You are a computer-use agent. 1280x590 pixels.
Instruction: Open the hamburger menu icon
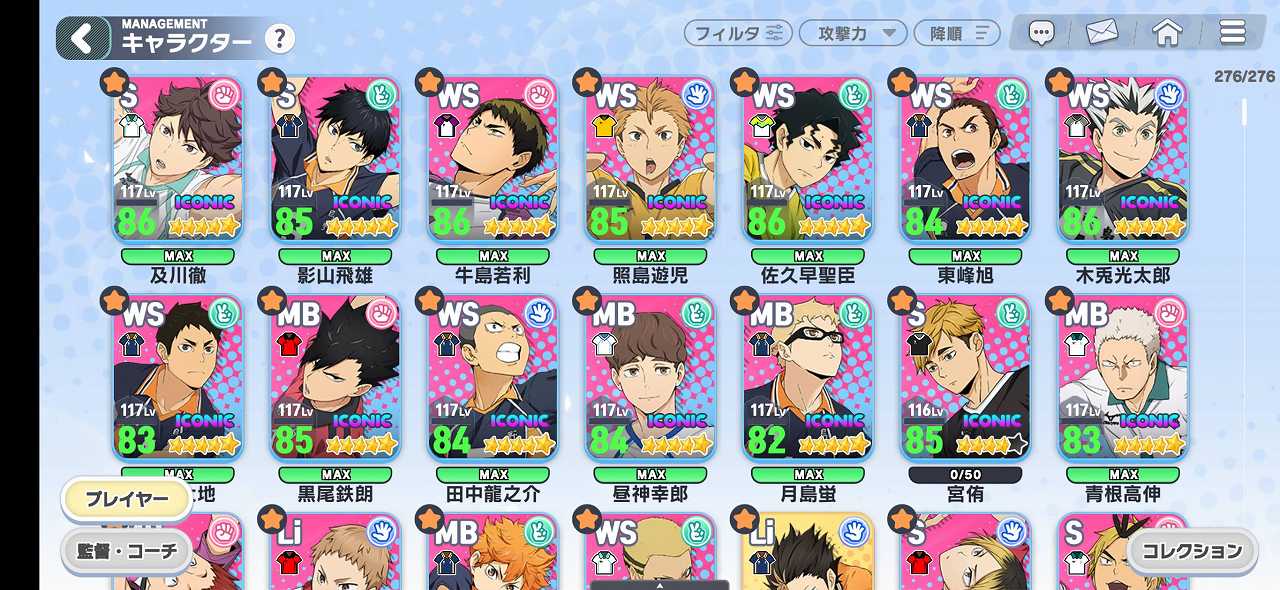pyautogui.click(x=1232, y=34)
